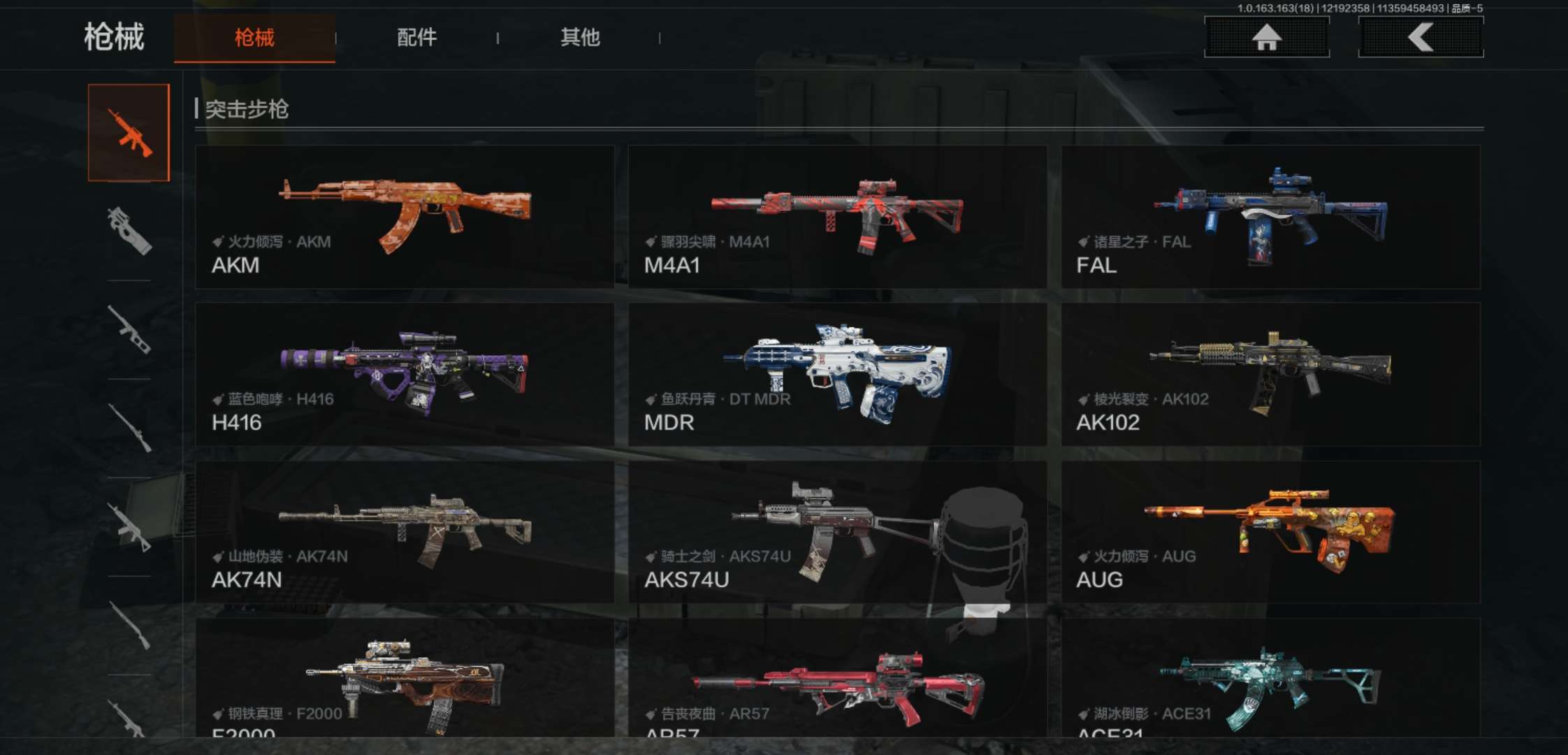Viewport: 1568px width, 755px height.
Task: Select the purple H416 card
Action: click(x=405, y=374)
